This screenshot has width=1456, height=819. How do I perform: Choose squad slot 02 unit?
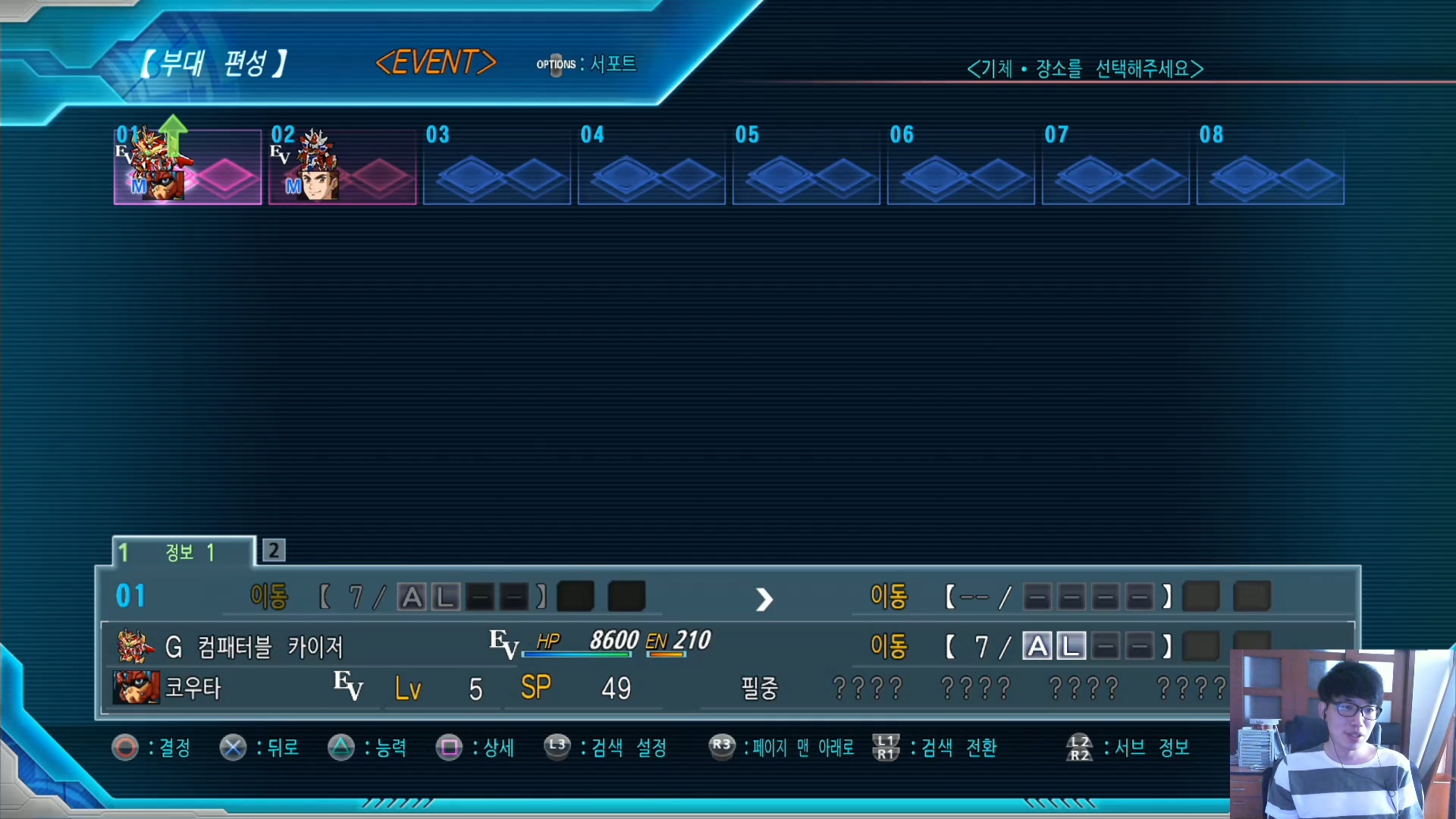tap(342, 167)
